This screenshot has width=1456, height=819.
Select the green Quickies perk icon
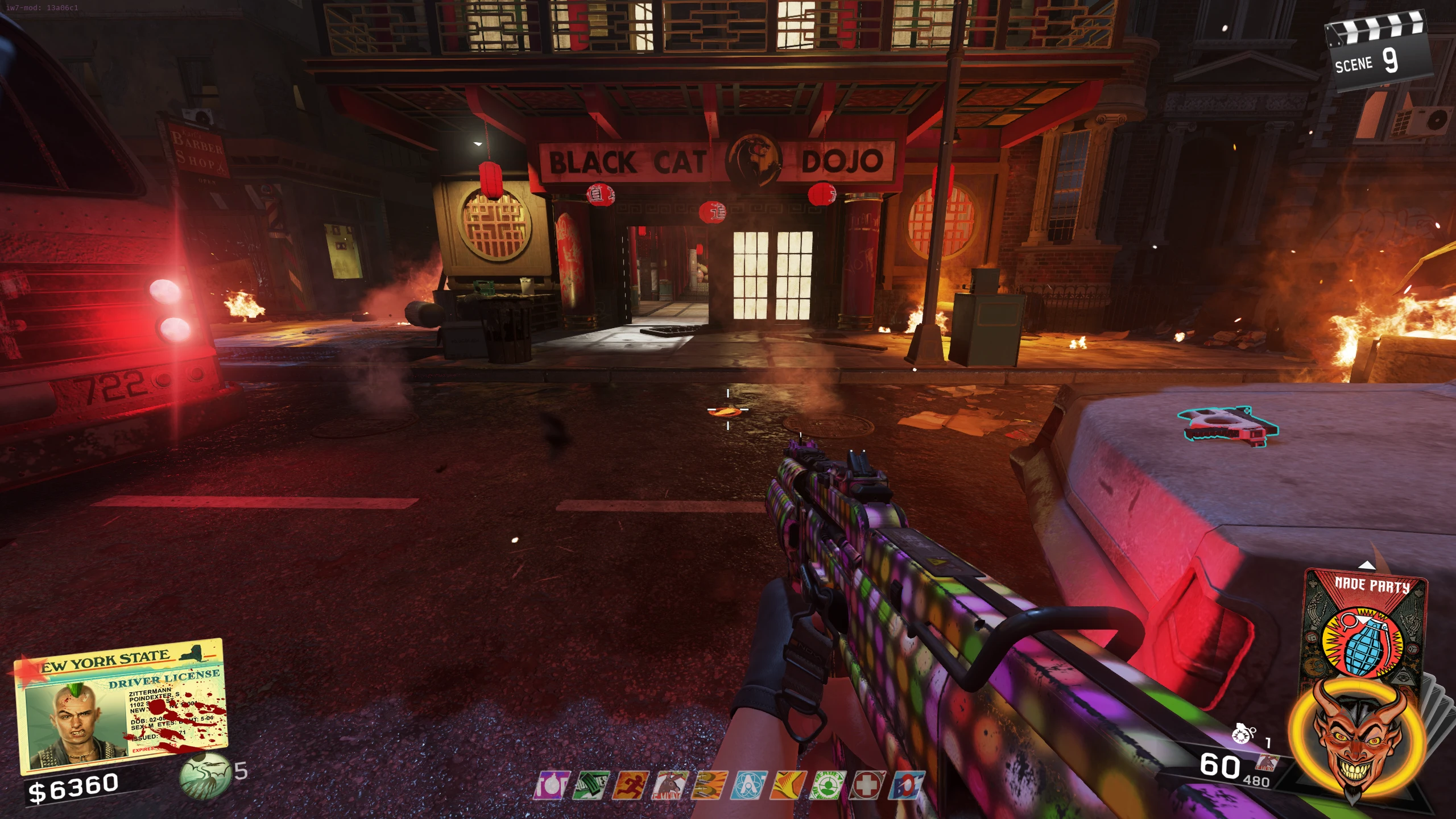point(591,785)
